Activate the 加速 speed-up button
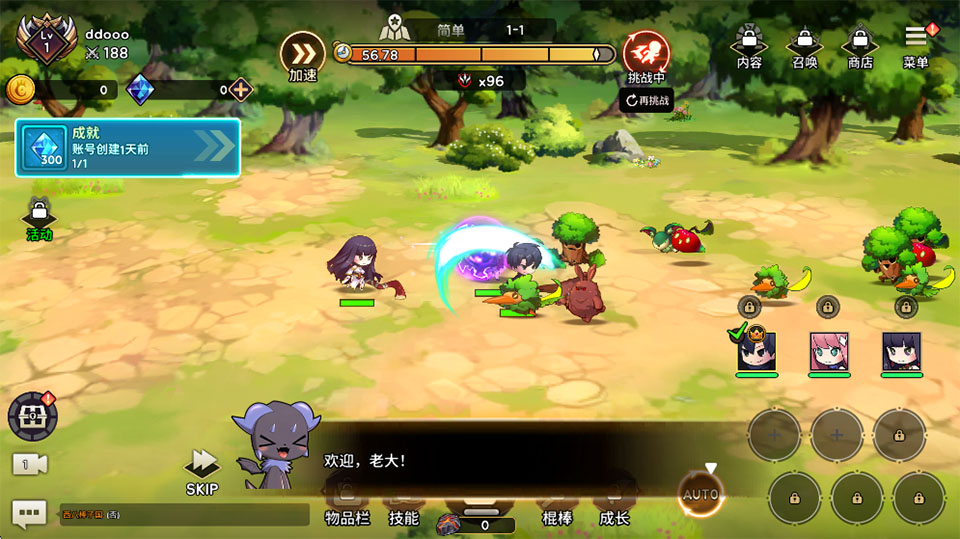This screenshot has width=960, height=539. [x=302, y=55]
